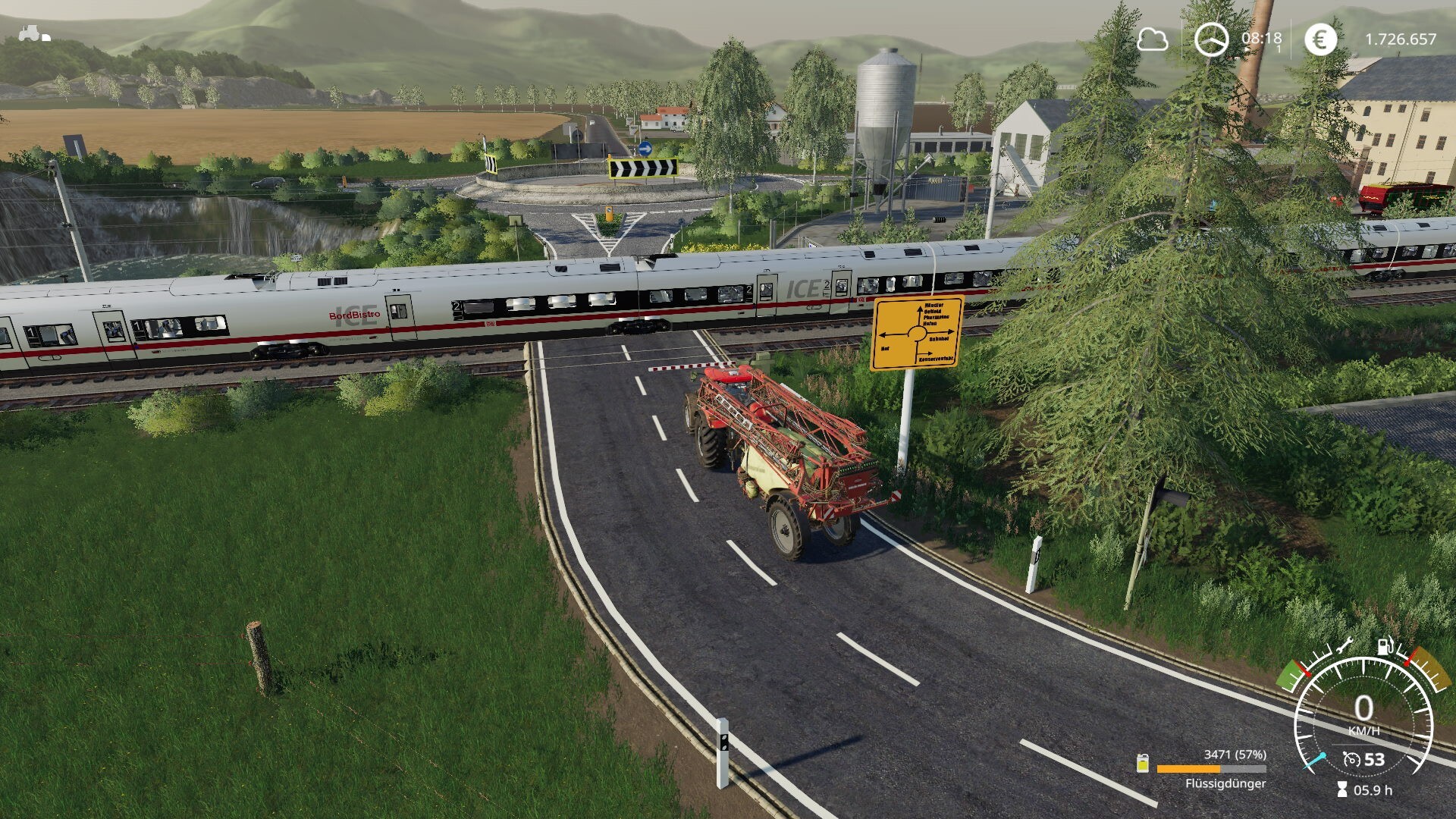Viewport: 1456px width, 819px height.
Task: Click the weather cloud icon
Action: point(1152,39)
